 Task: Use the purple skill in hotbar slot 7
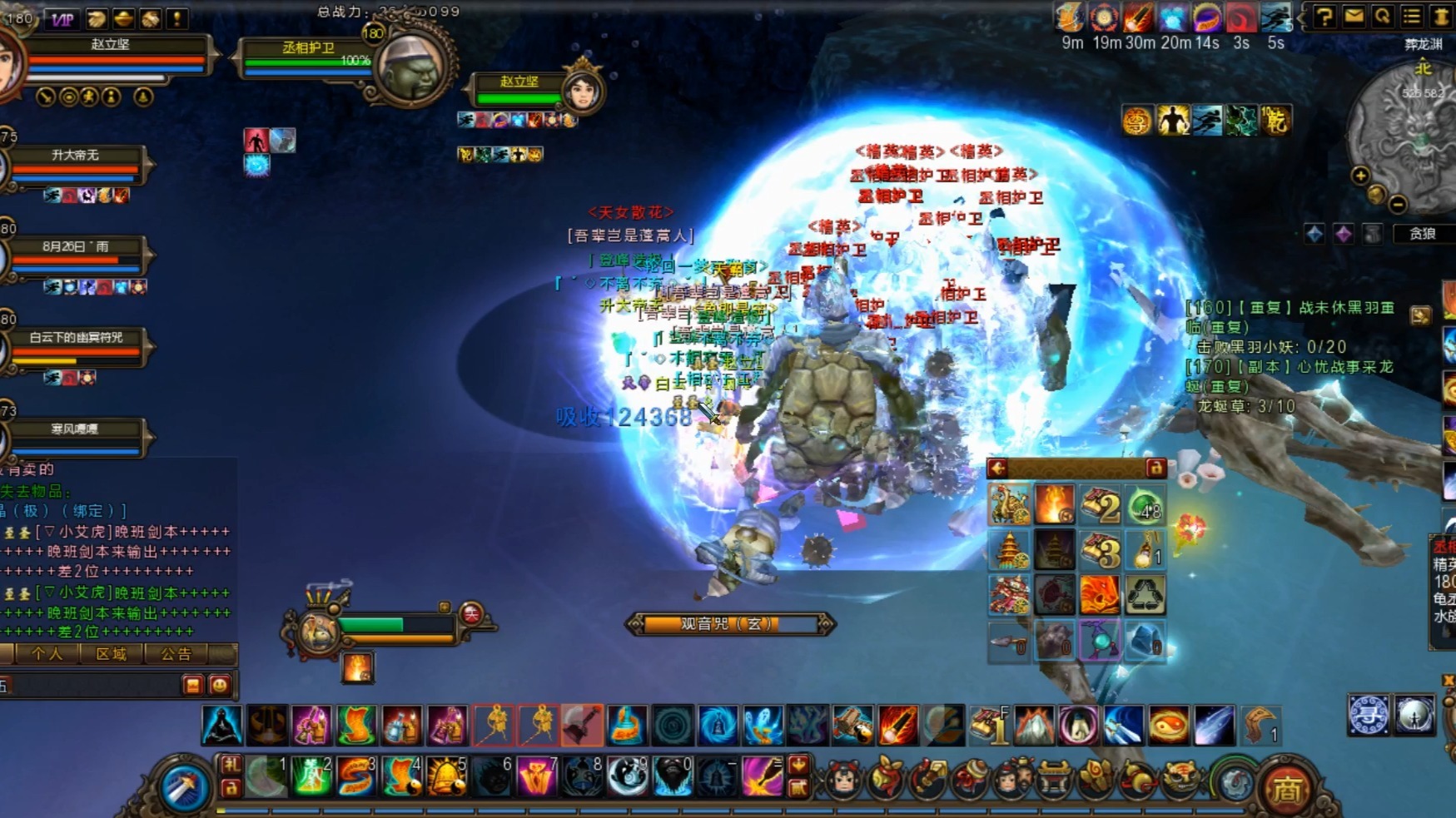[x=536, y=776]
